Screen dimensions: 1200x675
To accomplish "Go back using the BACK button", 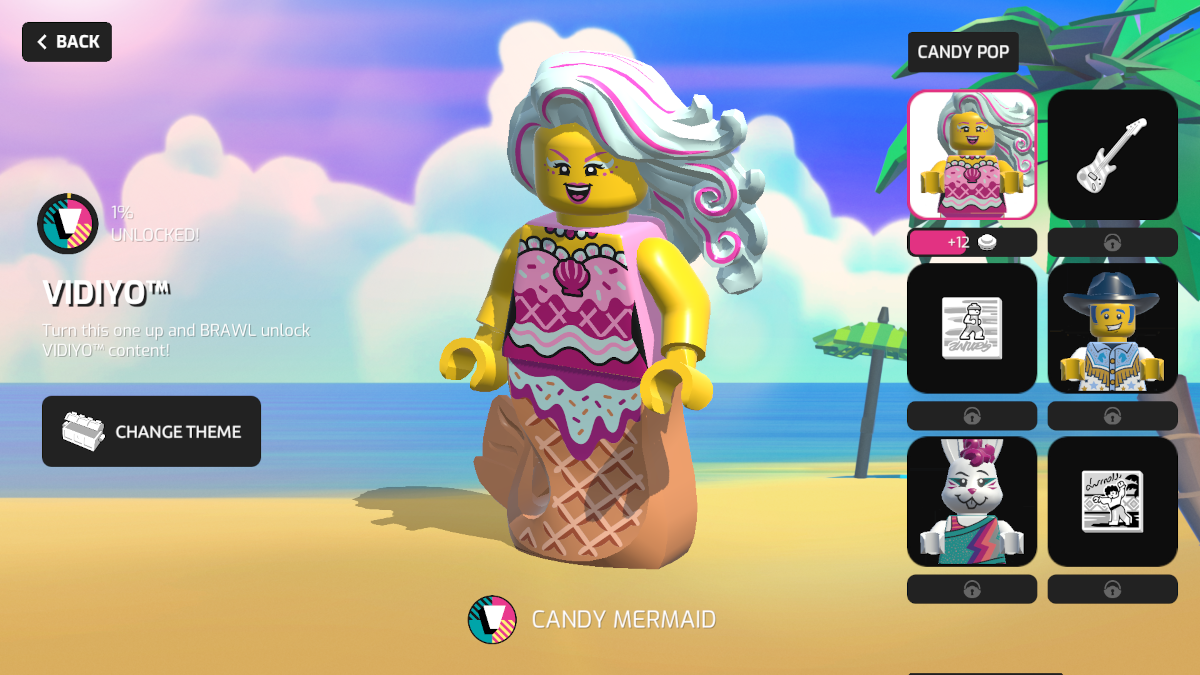I will point(67,42).
